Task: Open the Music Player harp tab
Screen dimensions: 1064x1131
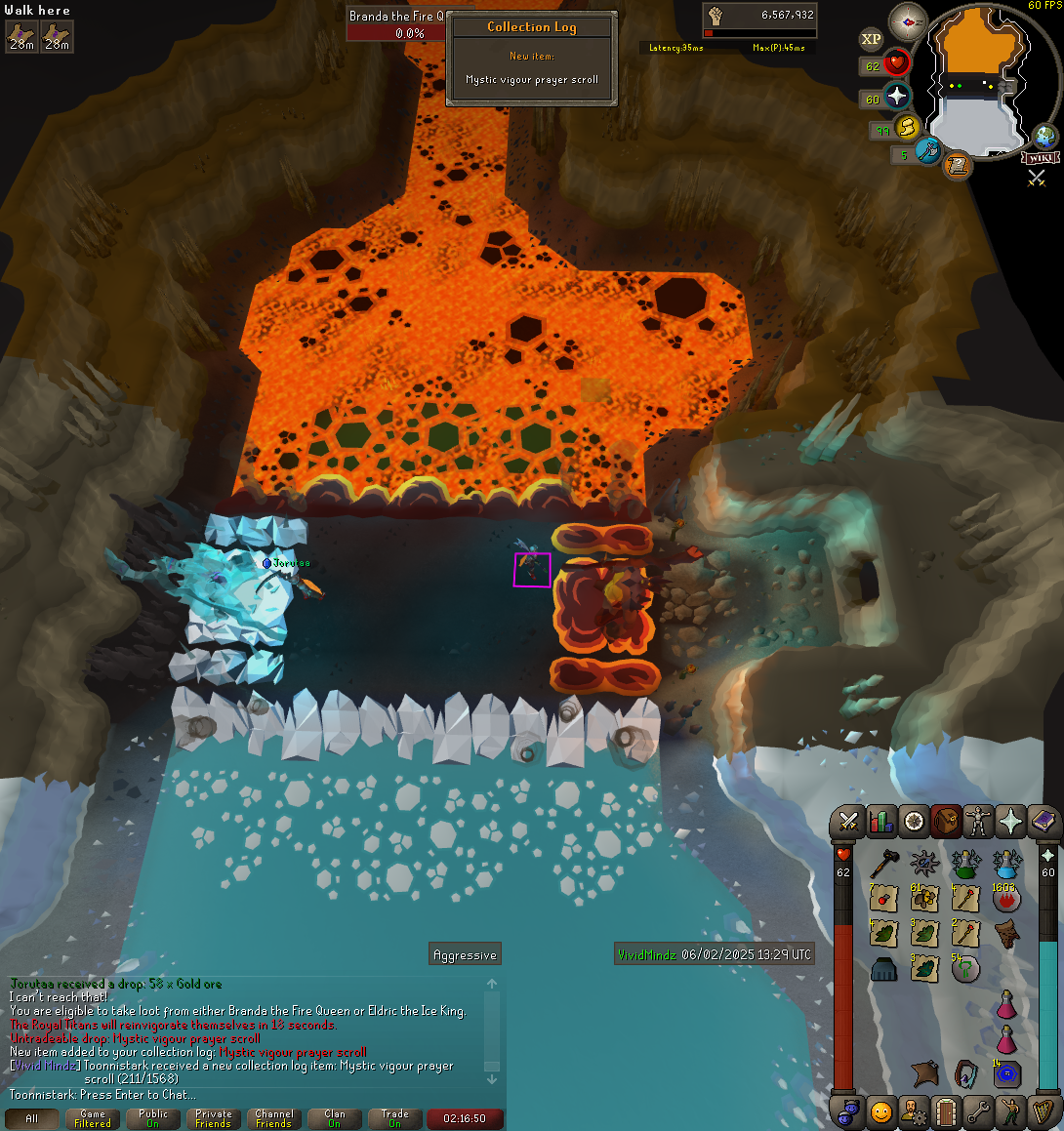Action: point(1043,1111)
